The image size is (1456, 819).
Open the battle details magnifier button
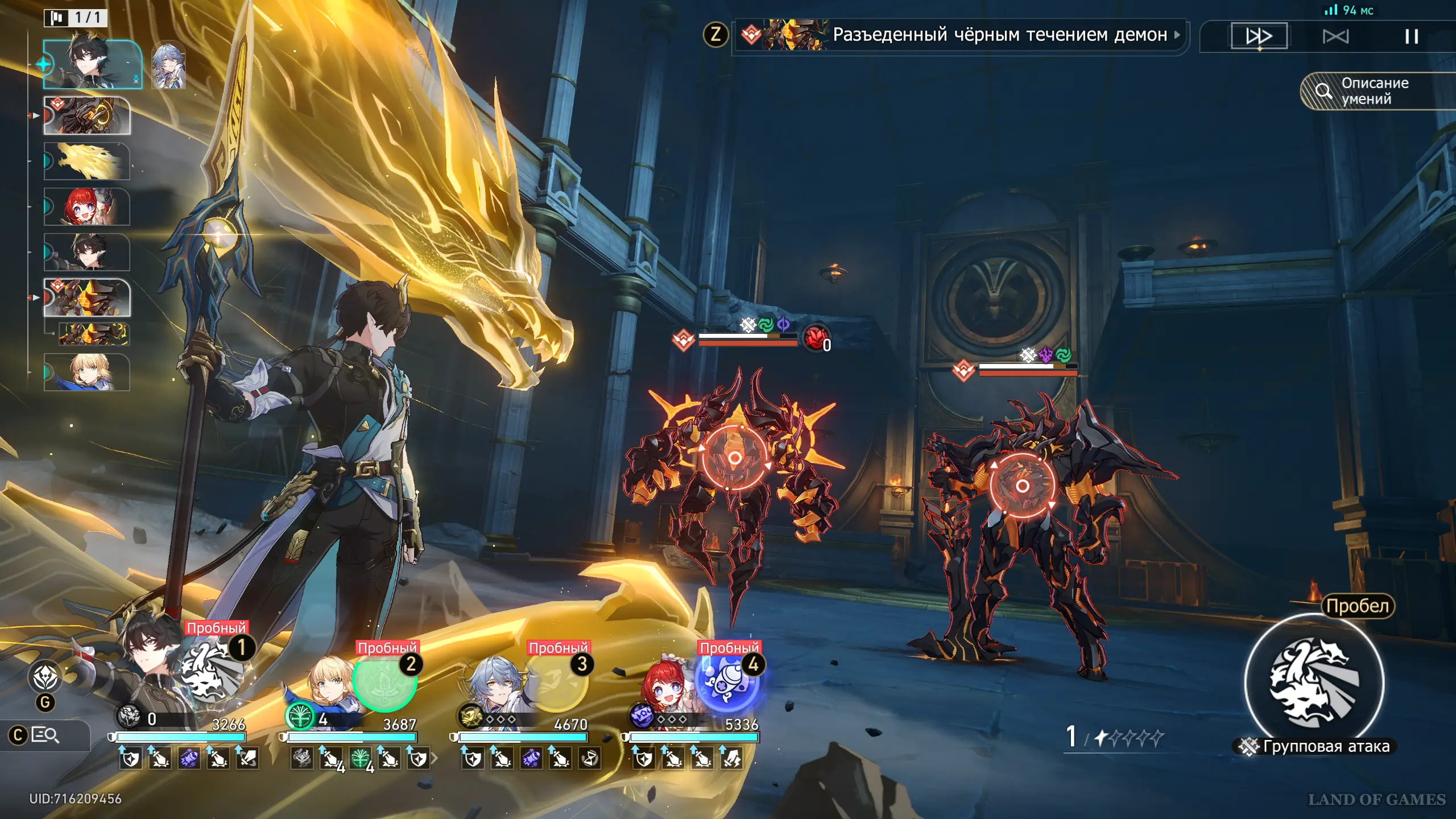click(45, 735)
